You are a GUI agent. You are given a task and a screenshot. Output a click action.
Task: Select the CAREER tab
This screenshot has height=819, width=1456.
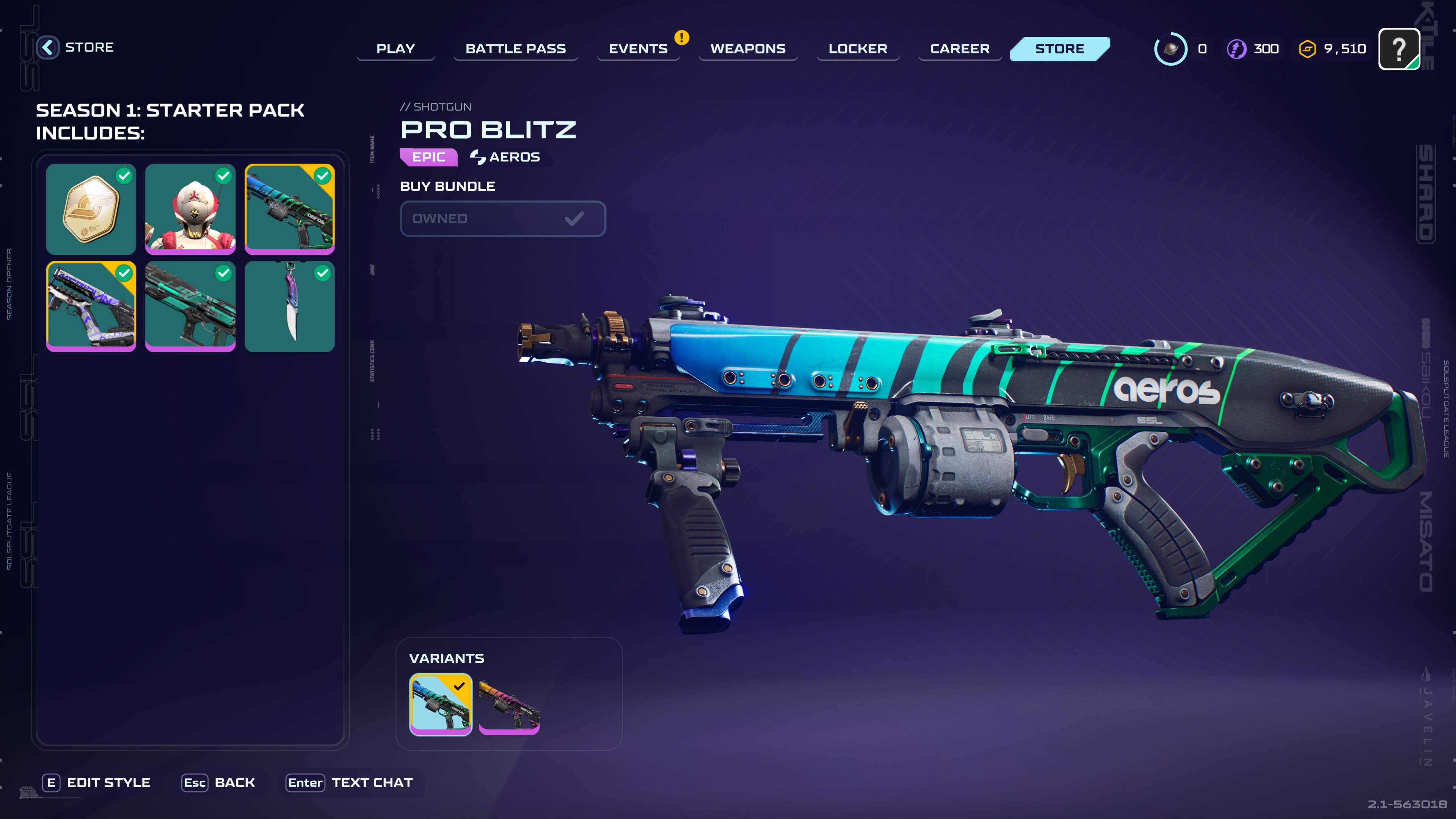(x=960, y=49)
